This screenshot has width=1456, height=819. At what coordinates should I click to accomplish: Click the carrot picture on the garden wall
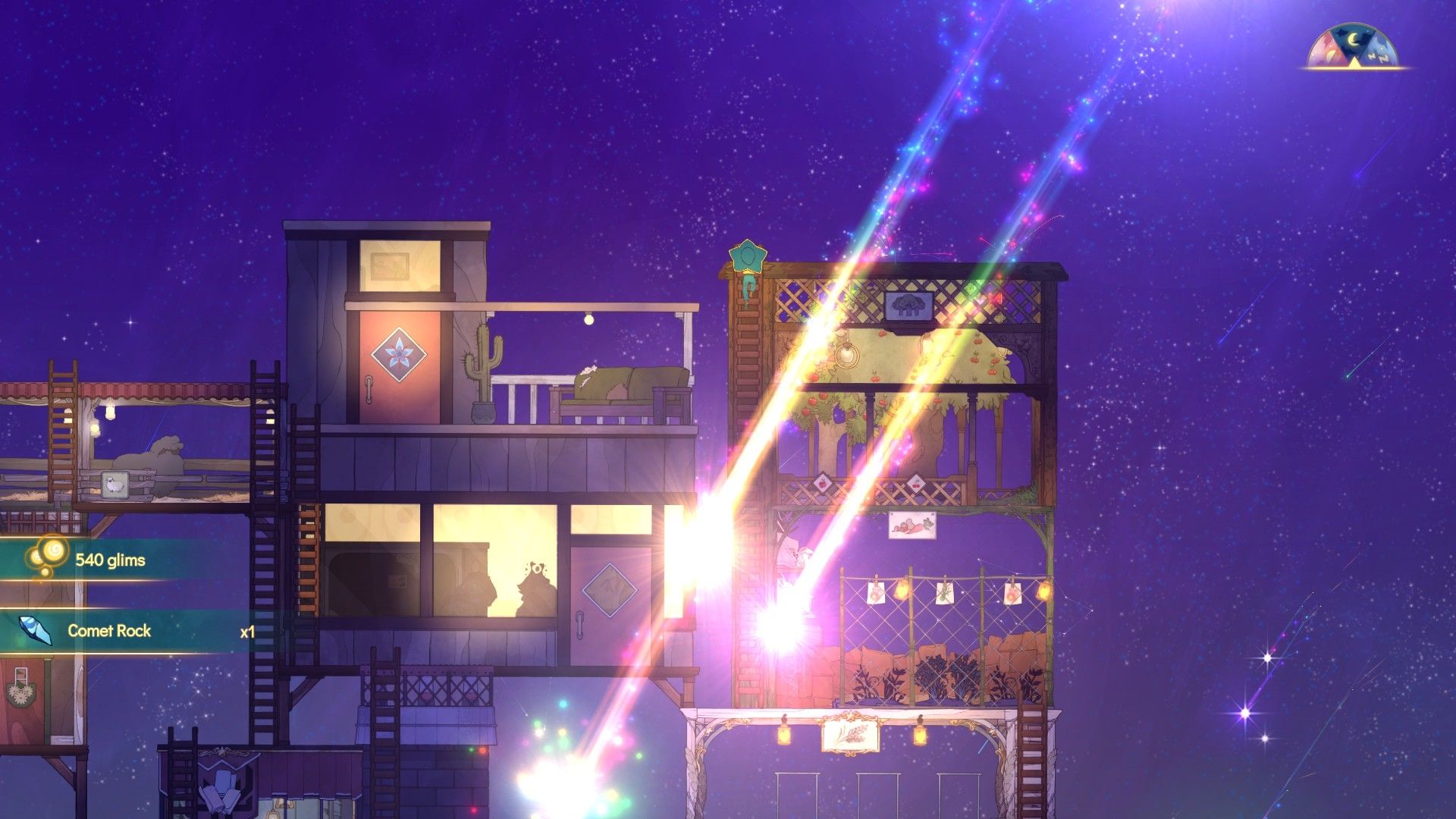point(913,526)
